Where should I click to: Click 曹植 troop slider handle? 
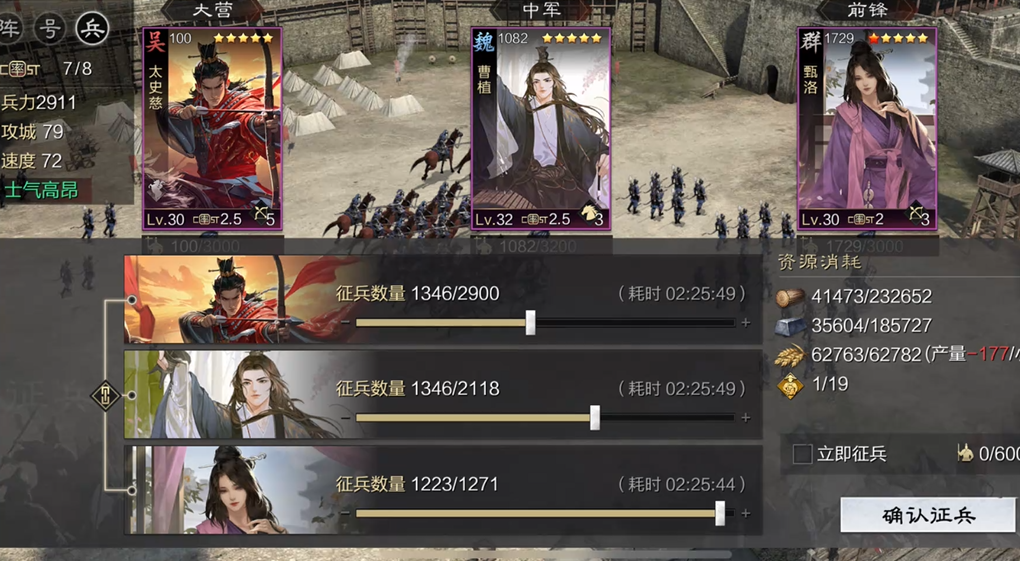595,417
